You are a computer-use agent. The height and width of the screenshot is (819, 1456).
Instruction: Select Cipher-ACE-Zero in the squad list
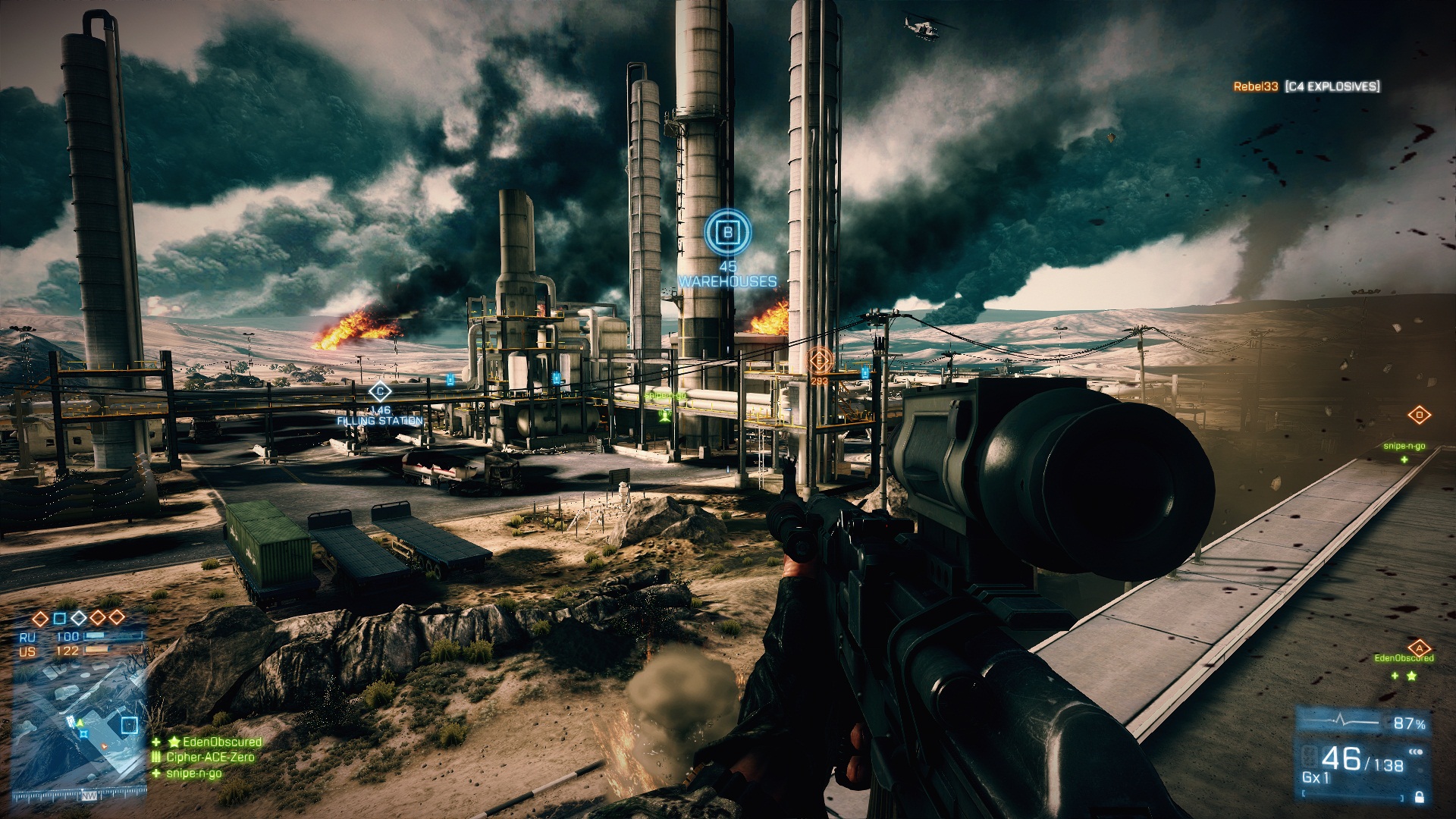(x=210, y=757)
